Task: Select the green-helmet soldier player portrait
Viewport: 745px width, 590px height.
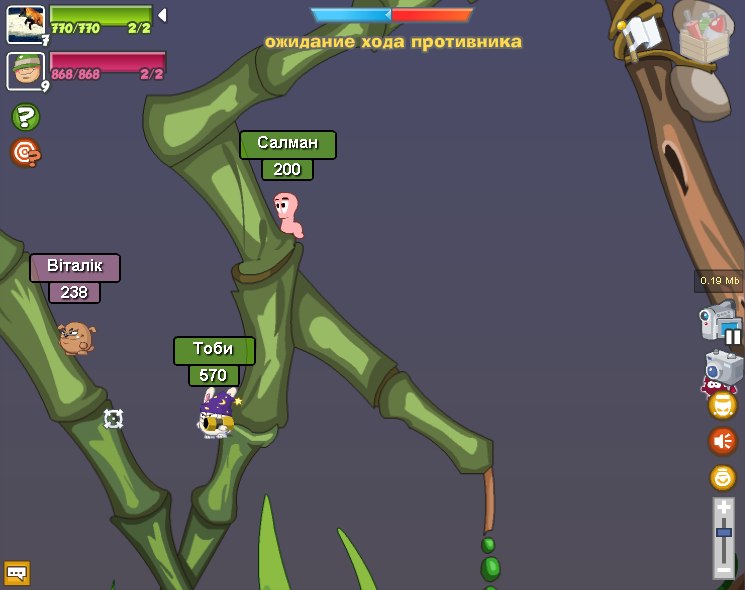Action: pos(25,70)
